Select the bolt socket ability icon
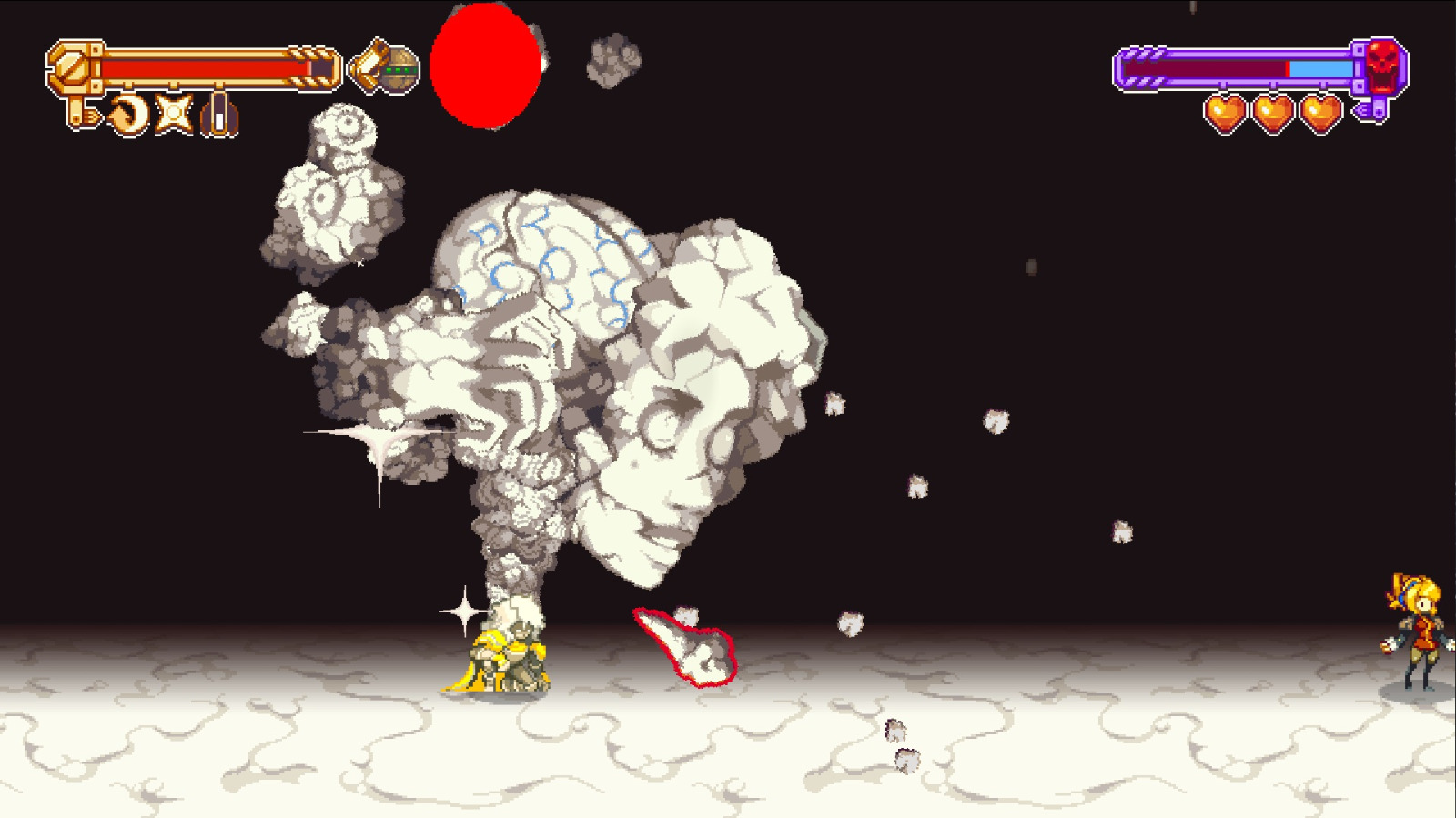Image resolution: width=1456 pixels, height=818 pixels. 220,114
